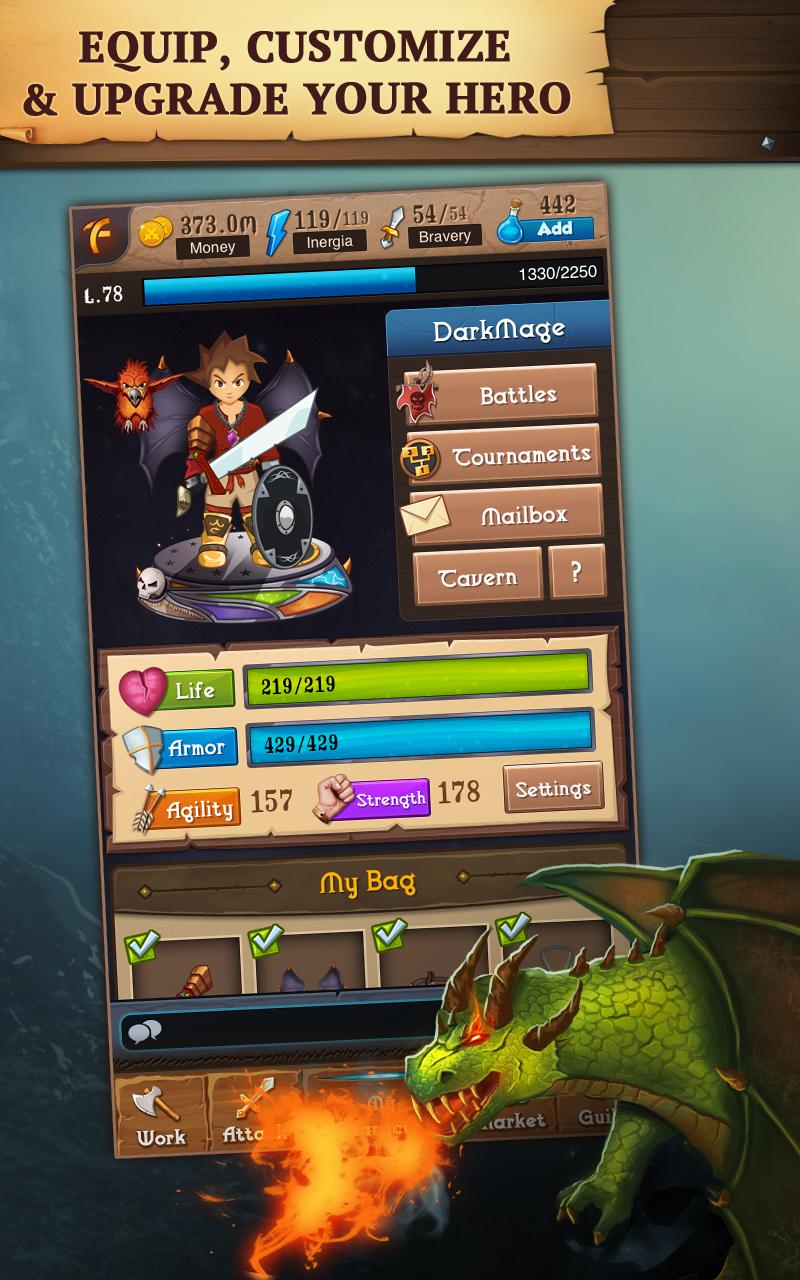Screen dimensions: 800x1280
Task: Check the Mailbox
Action: pos(522,516)
